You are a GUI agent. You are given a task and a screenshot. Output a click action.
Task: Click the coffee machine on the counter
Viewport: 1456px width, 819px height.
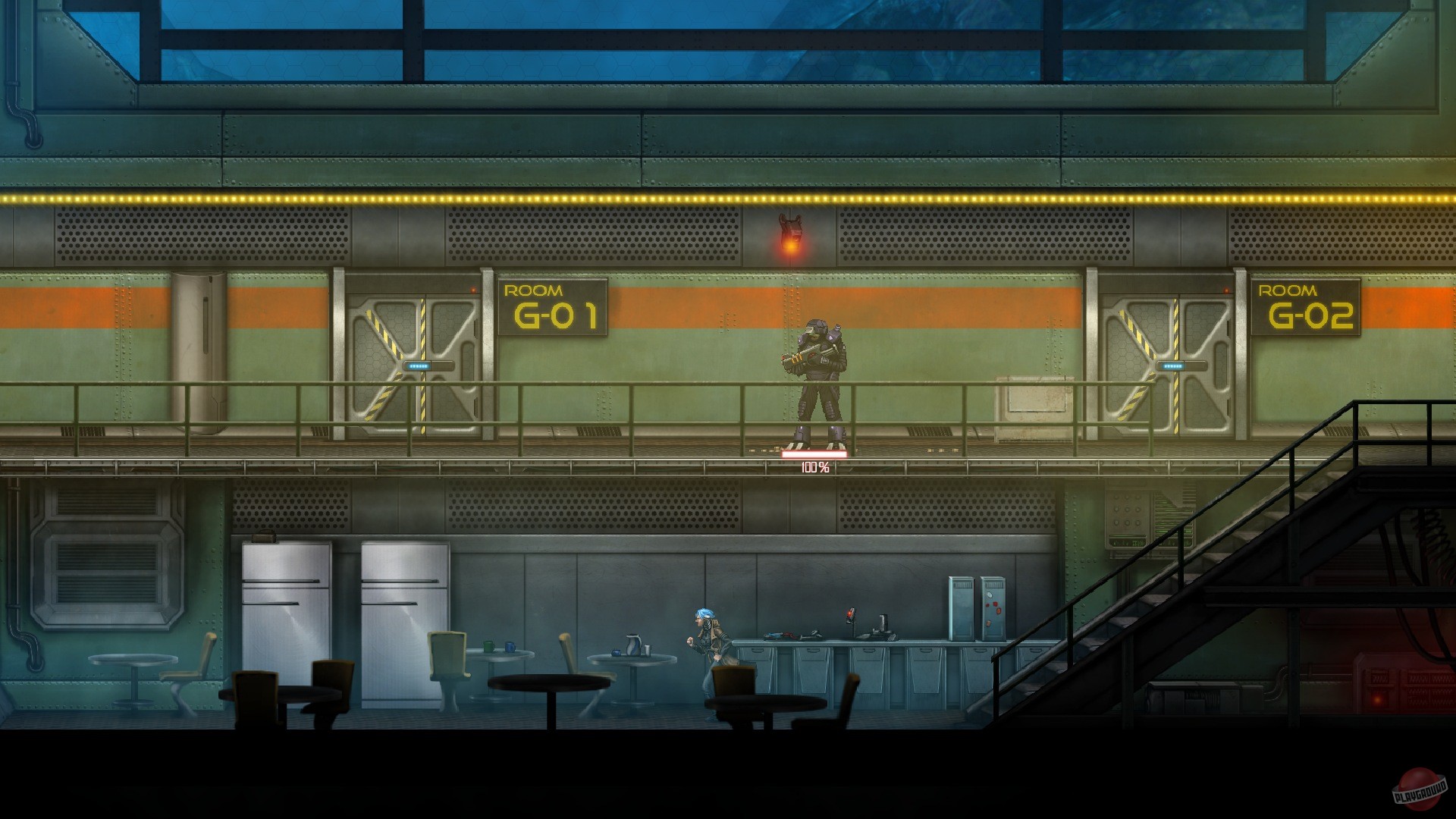[882, 626]
